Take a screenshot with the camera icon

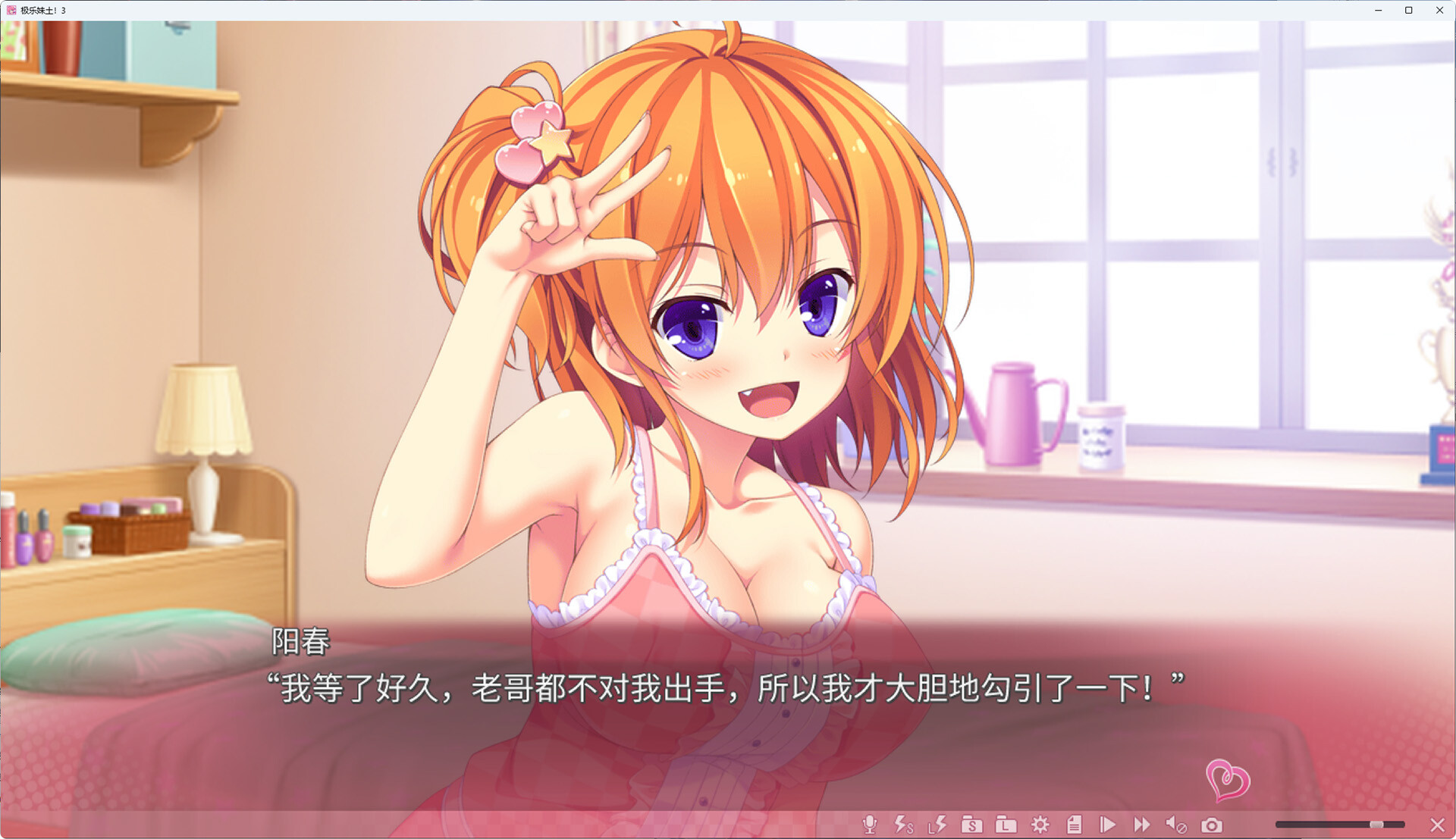pyautogui.click(x=1212, y=825)
